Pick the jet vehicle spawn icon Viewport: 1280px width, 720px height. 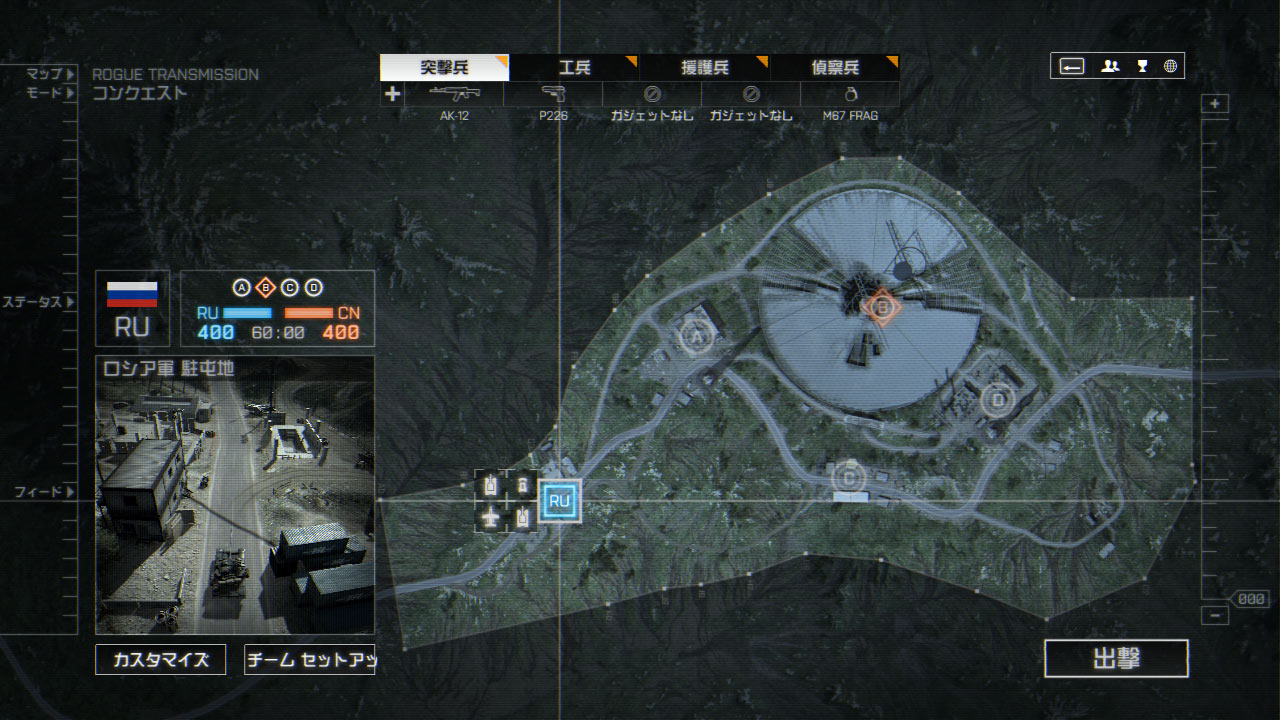(x=490, y=517)
